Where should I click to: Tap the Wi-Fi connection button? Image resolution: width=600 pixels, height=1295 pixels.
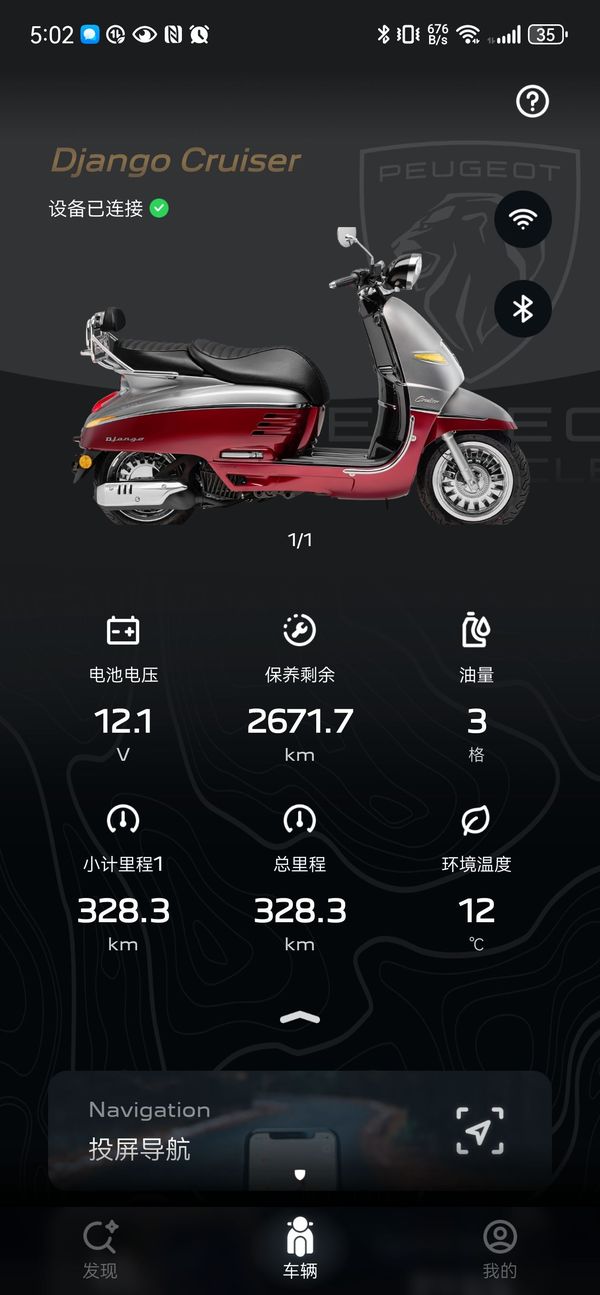point(523,219)
